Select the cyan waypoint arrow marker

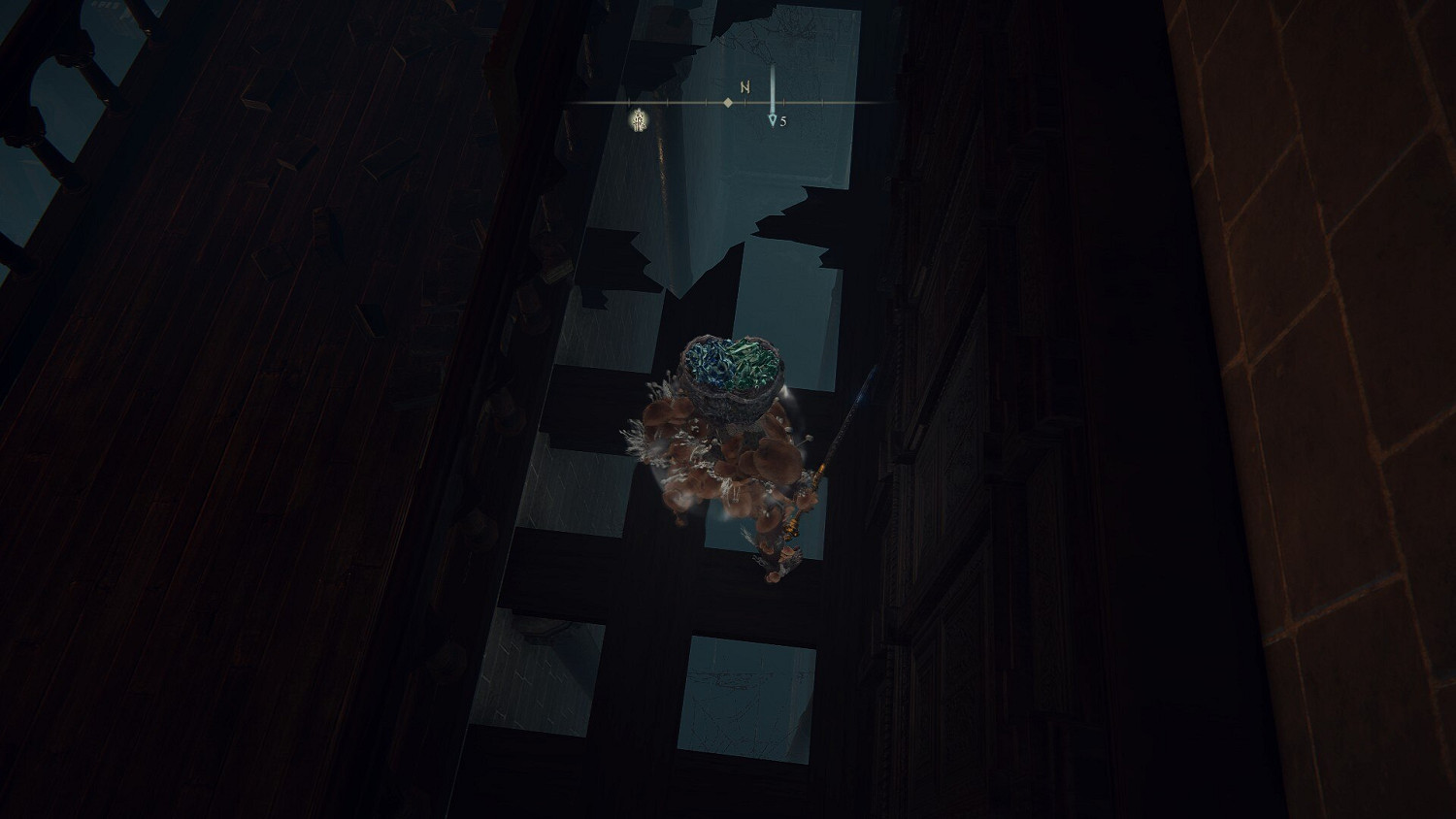coord(773,119)
